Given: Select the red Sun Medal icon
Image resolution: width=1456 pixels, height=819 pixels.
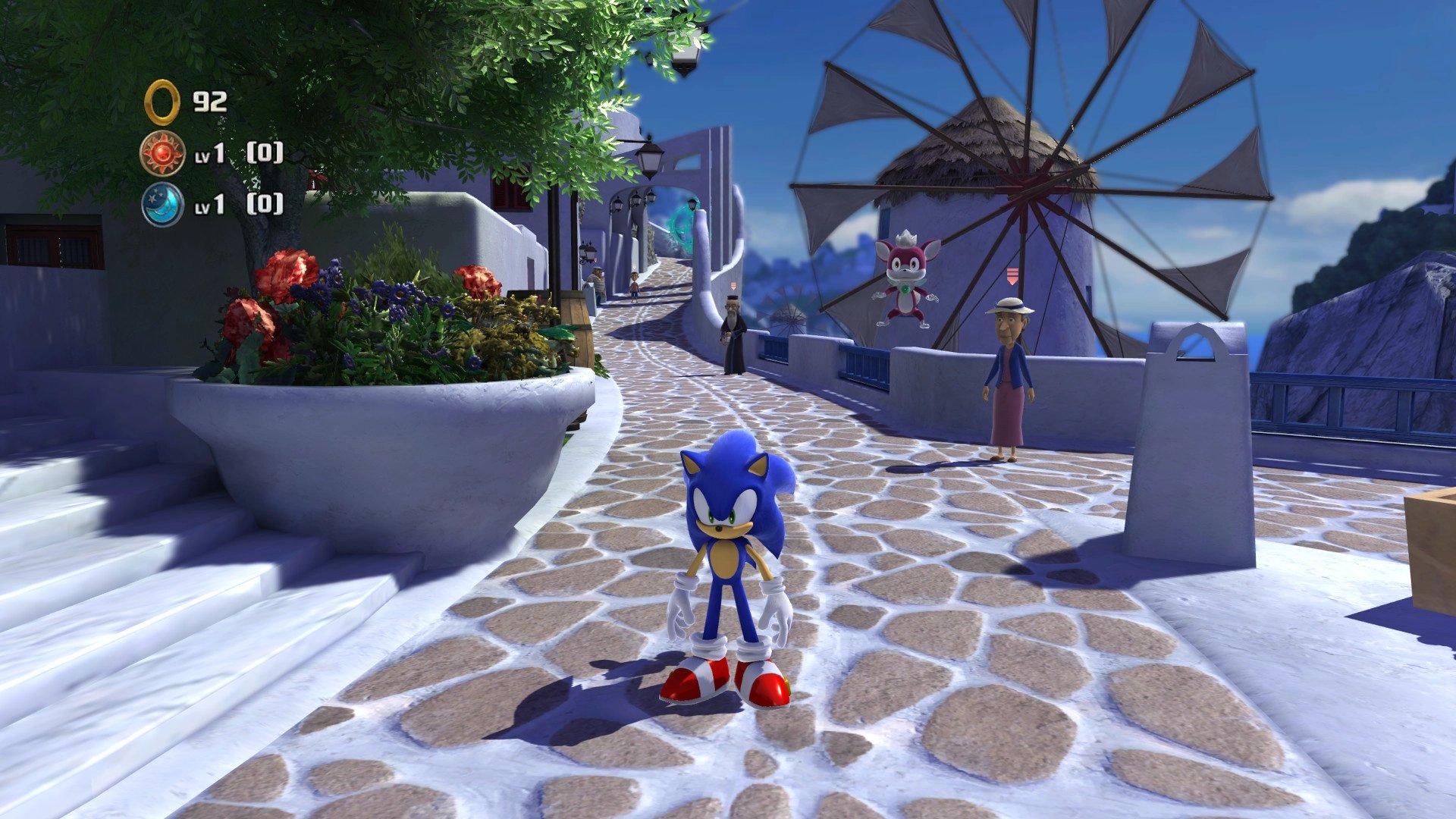Looking at the screenshot, I should 162,153.
